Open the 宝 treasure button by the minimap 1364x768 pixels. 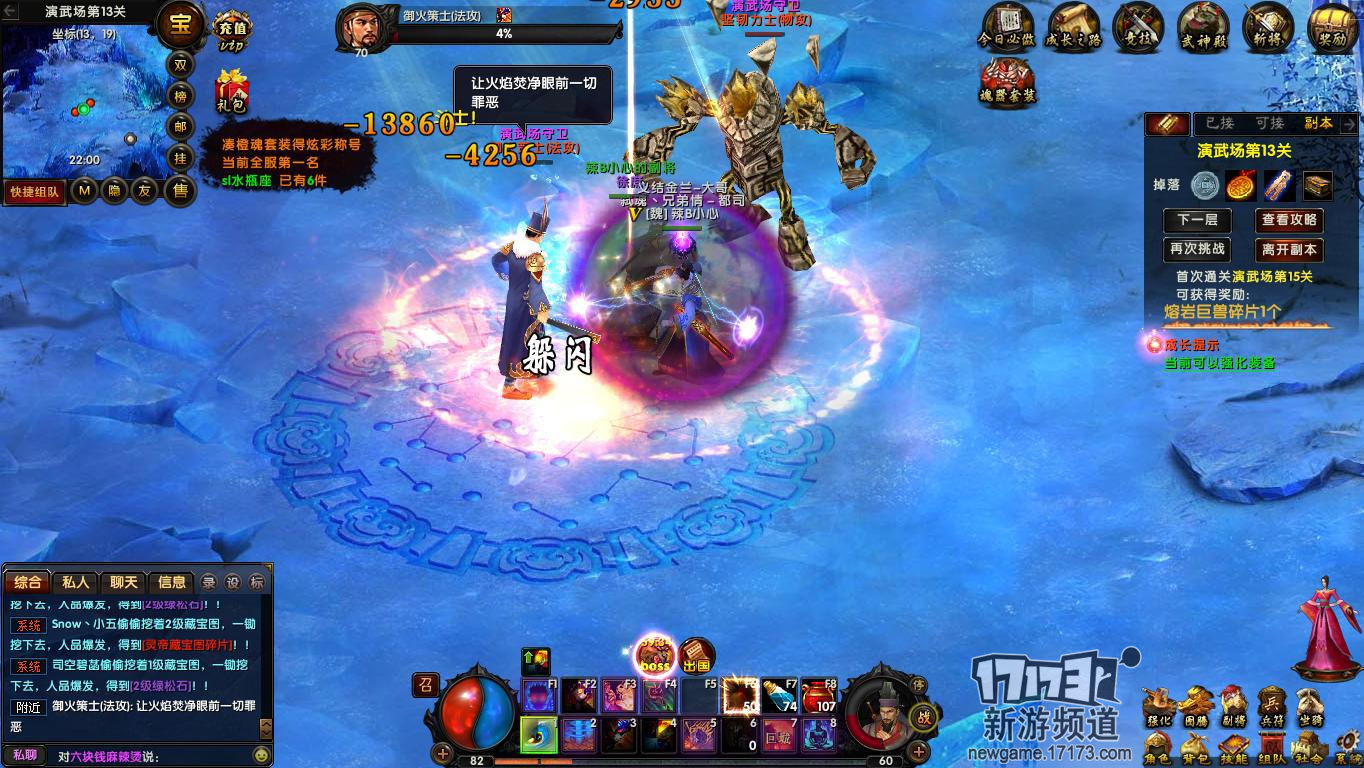[x=180, y=25]
